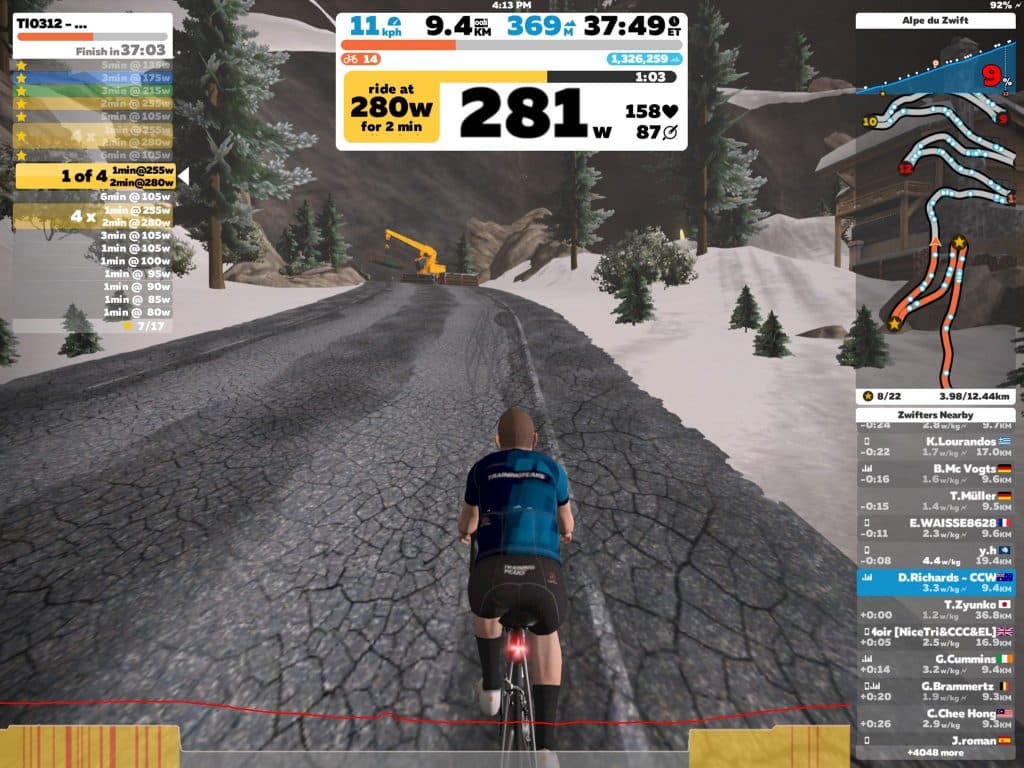Click the Alpe du Zwift route title
The width and height of the screenshot is (1024, 768).
pyautogui.click(x=935, y=20)
